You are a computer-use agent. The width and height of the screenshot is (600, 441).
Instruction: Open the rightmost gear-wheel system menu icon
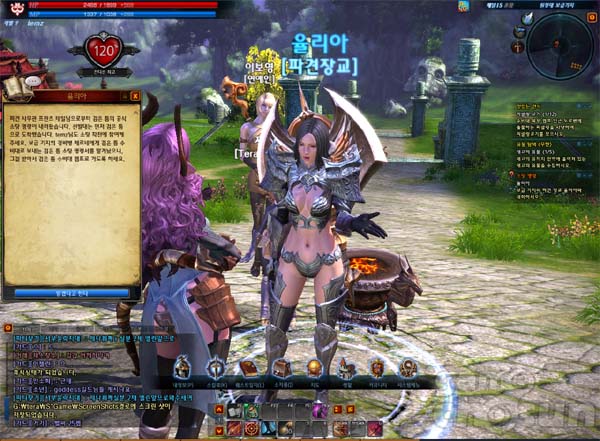409,367
